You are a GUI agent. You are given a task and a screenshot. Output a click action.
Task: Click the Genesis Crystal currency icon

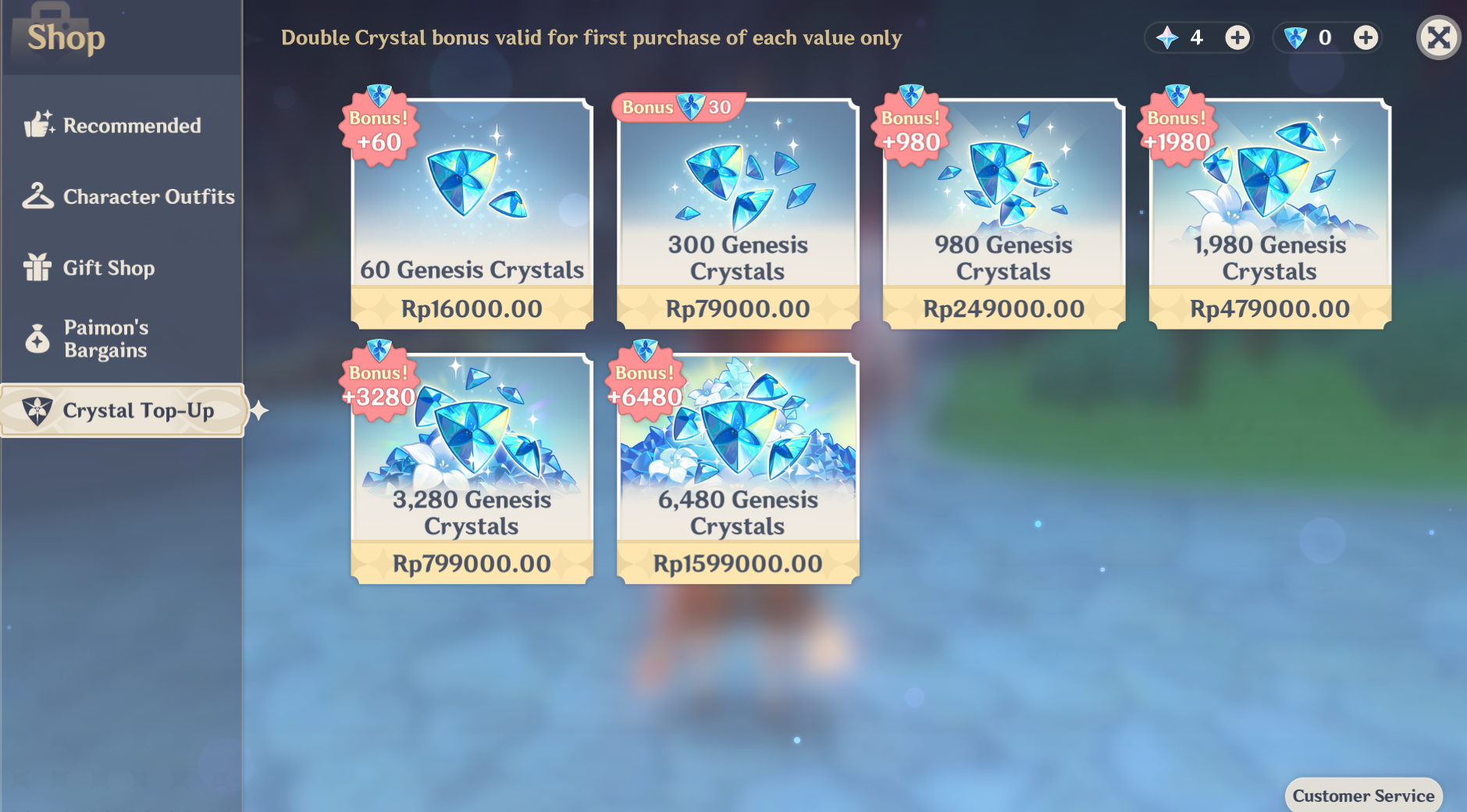point(1296,37)
